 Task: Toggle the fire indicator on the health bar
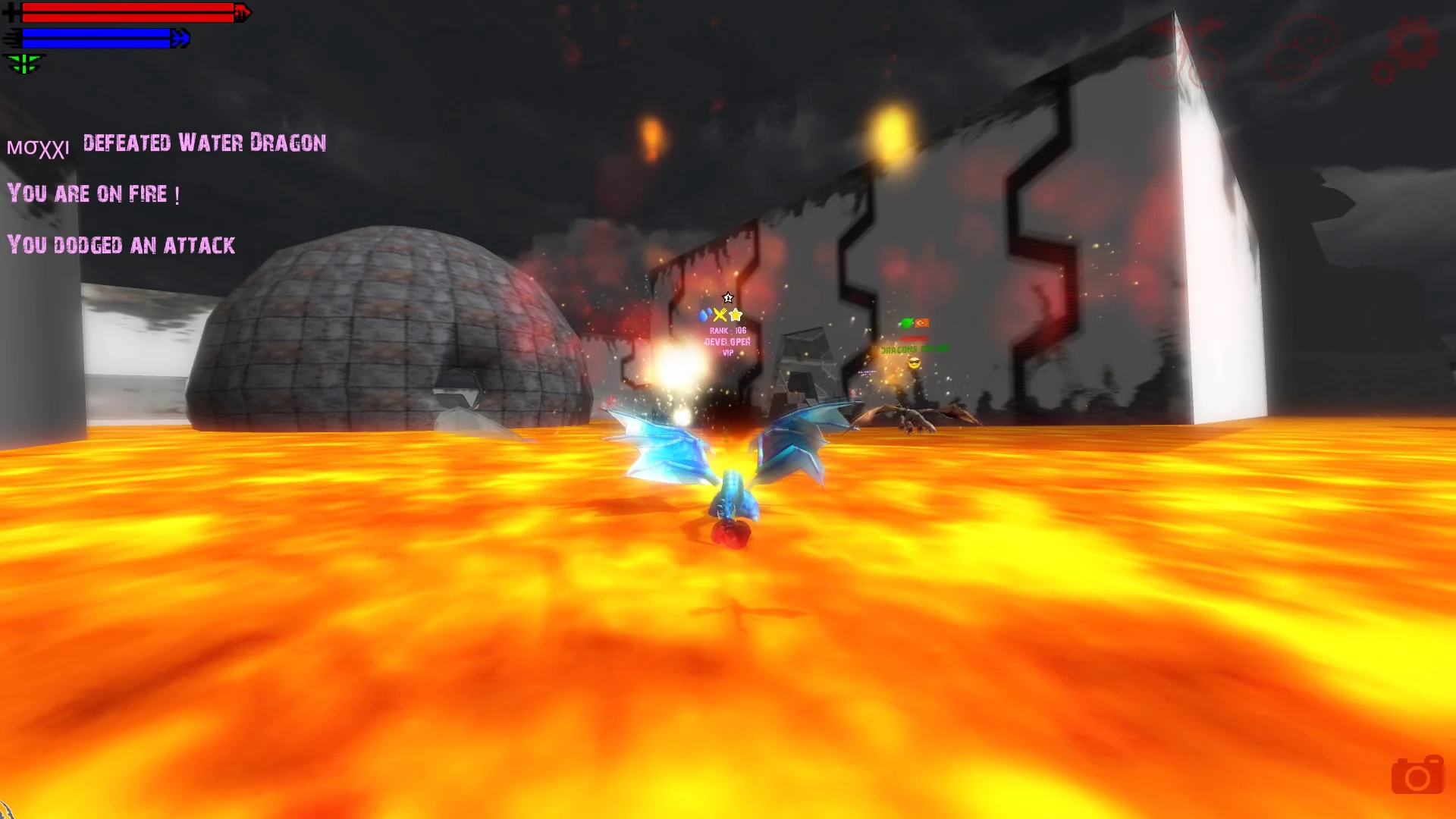click(x=243, y=13)
